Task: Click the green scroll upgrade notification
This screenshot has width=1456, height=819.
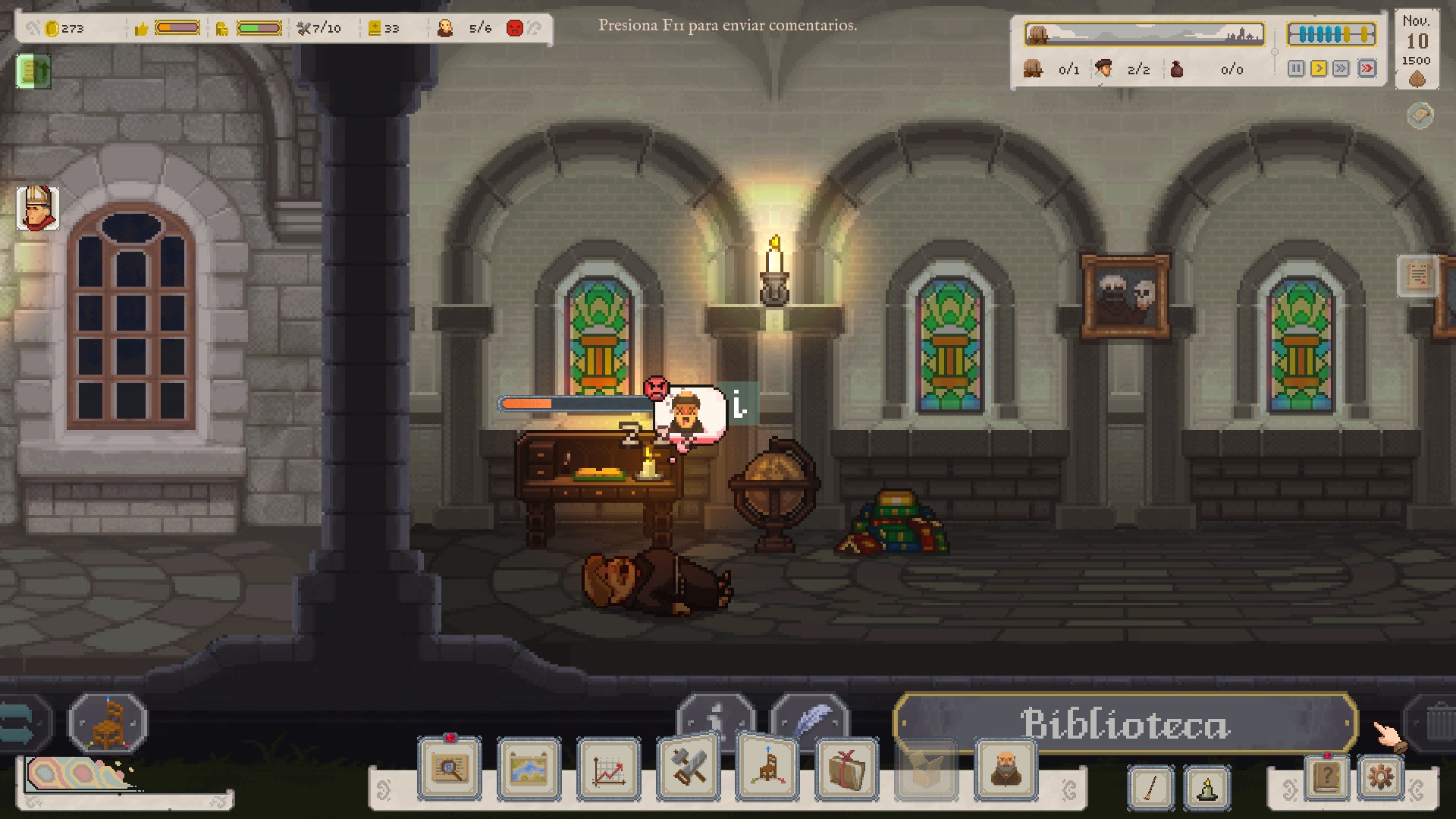Action: pyautogui.click(x=33, y=71)
